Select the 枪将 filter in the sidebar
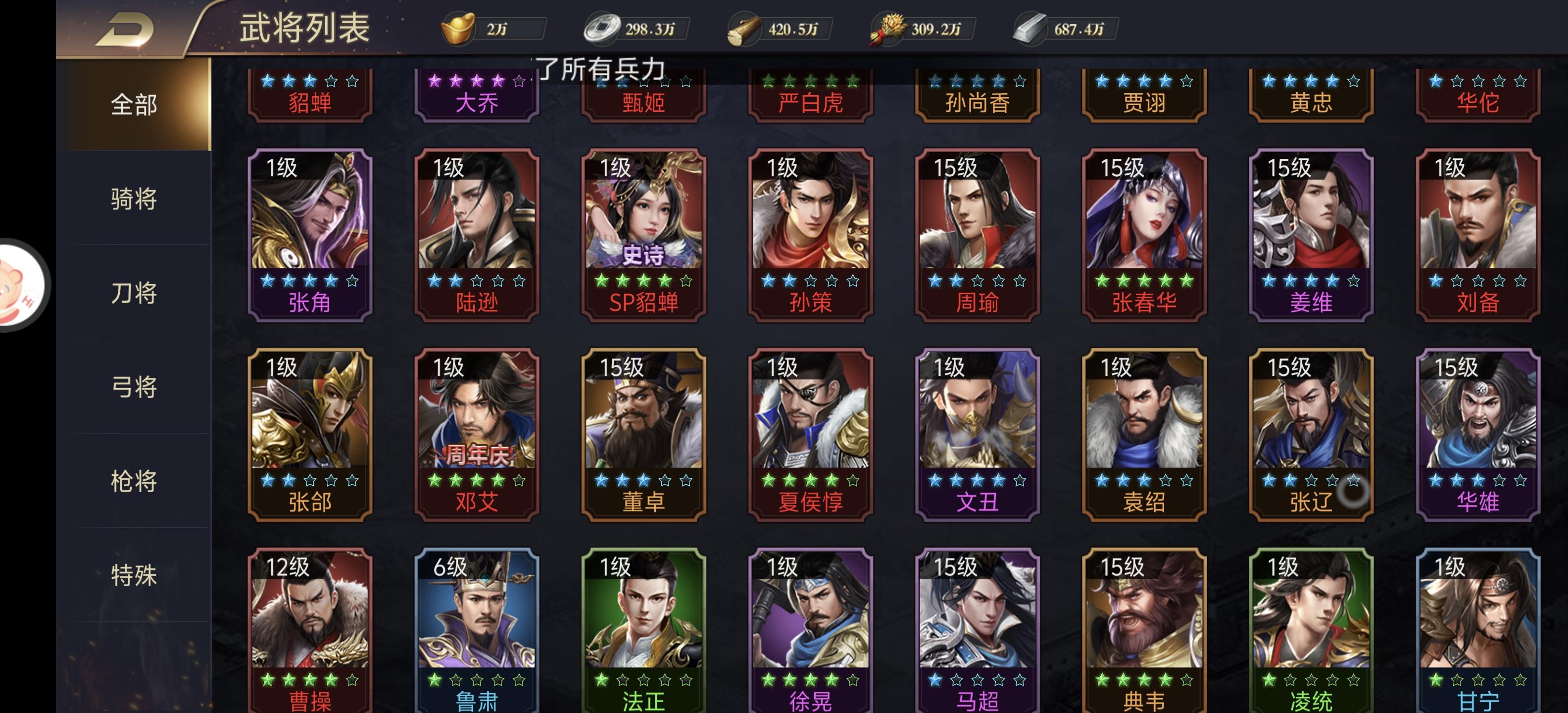Image resolution: width=1568 pixels, height=713 pixels. (x=133, y=481)
